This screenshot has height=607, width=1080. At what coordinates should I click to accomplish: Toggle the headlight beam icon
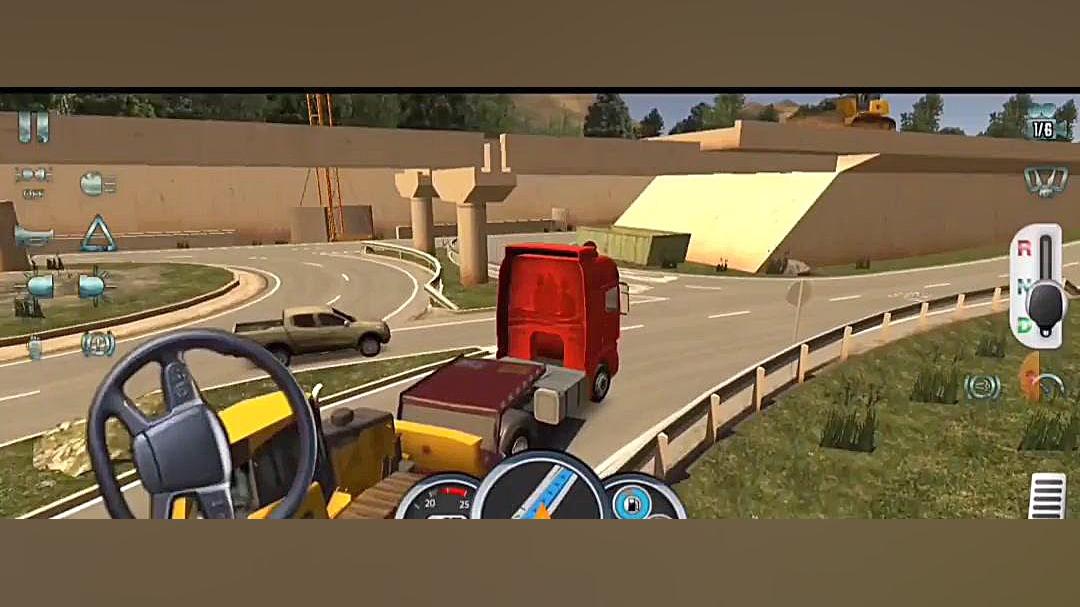97,183
